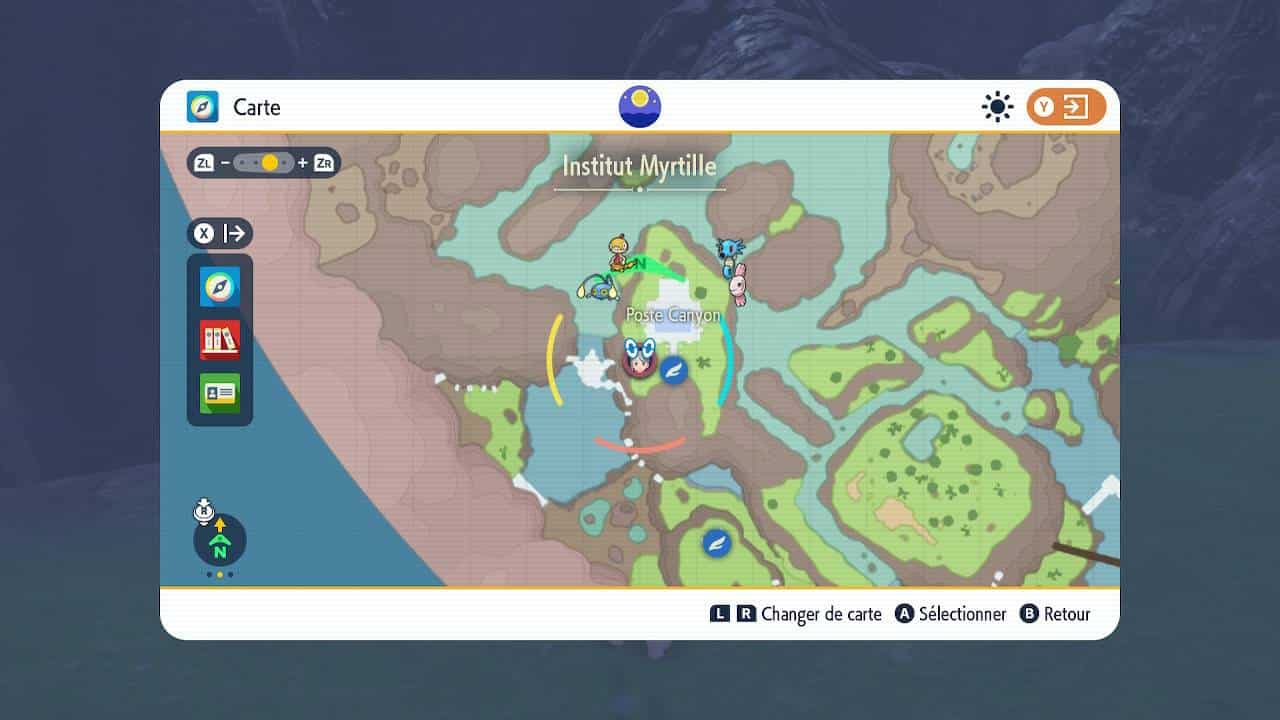Open the red bookshelf Pokédex app
The image size is (1280, 720).
click(220, 340)
